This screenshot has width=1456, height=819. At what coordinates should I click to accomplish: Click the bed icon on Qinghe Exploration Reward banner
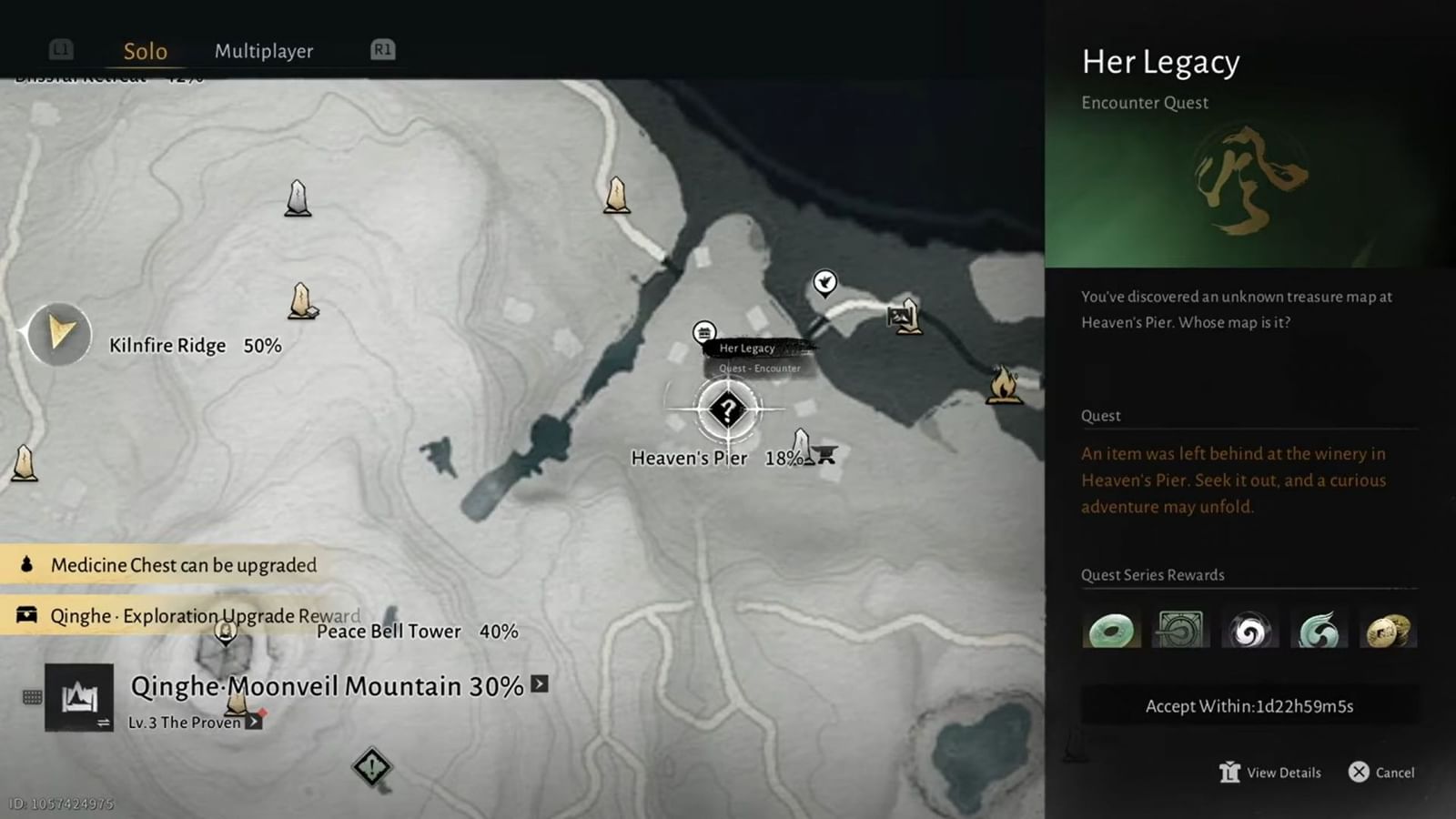point(25,615)
